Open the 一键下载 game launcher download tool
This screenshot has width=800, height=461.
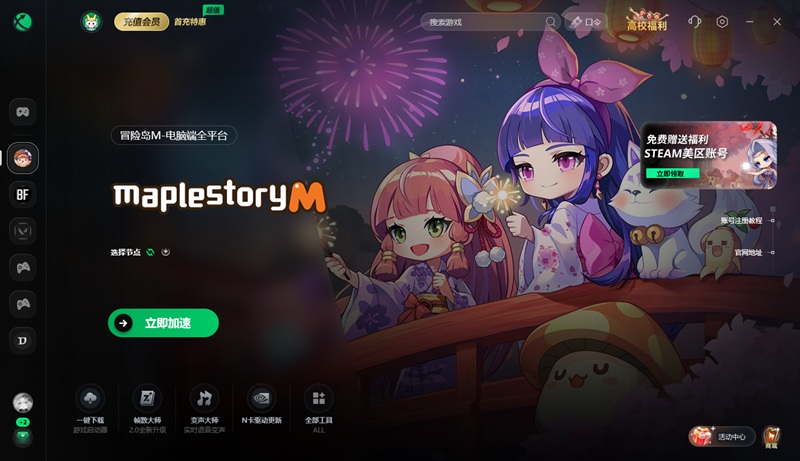(x=90, y=406)
